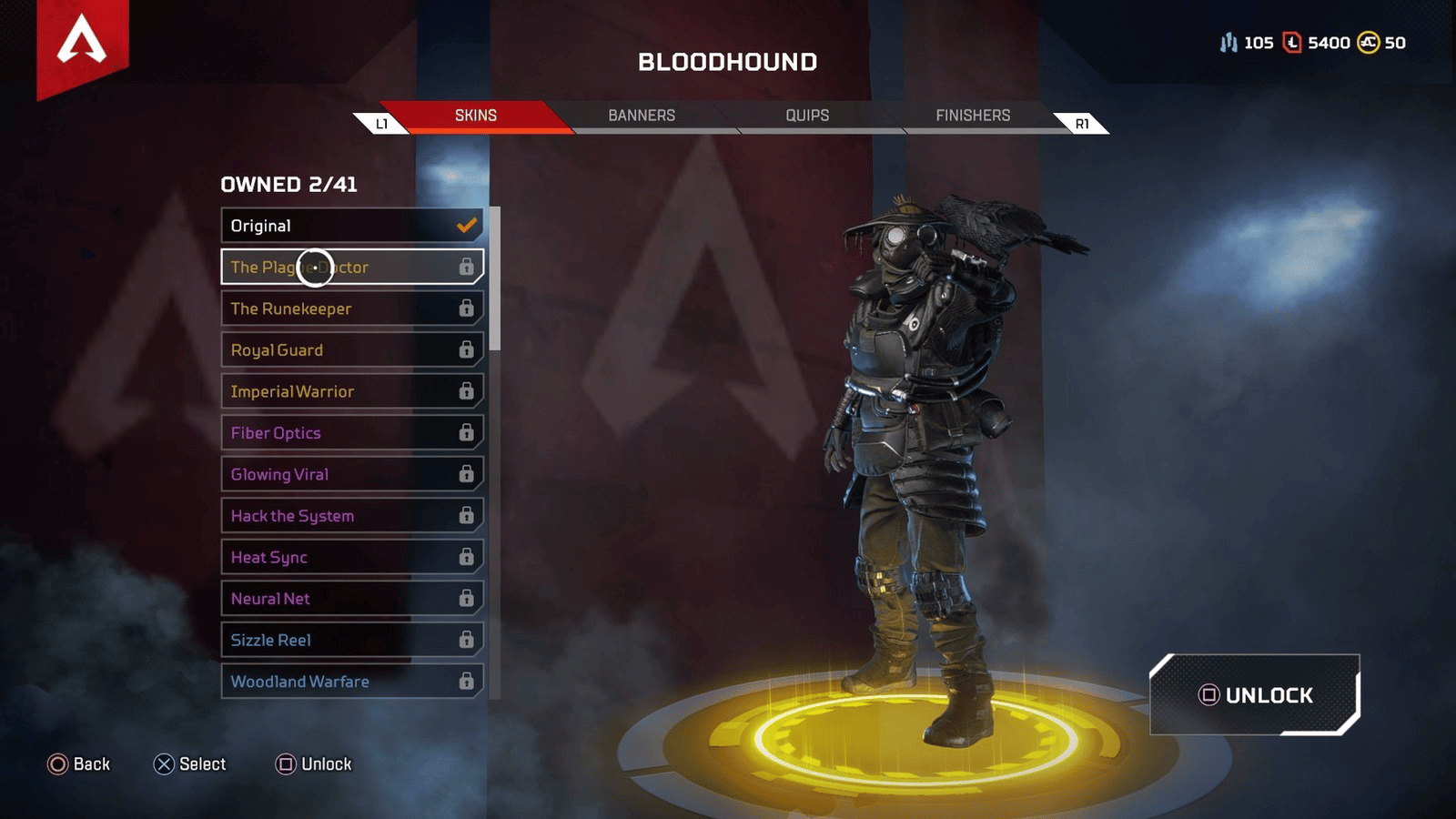This screenshot has width=1456, height=819.
Task: Show the Finishers tab
Action: (973, 116)
